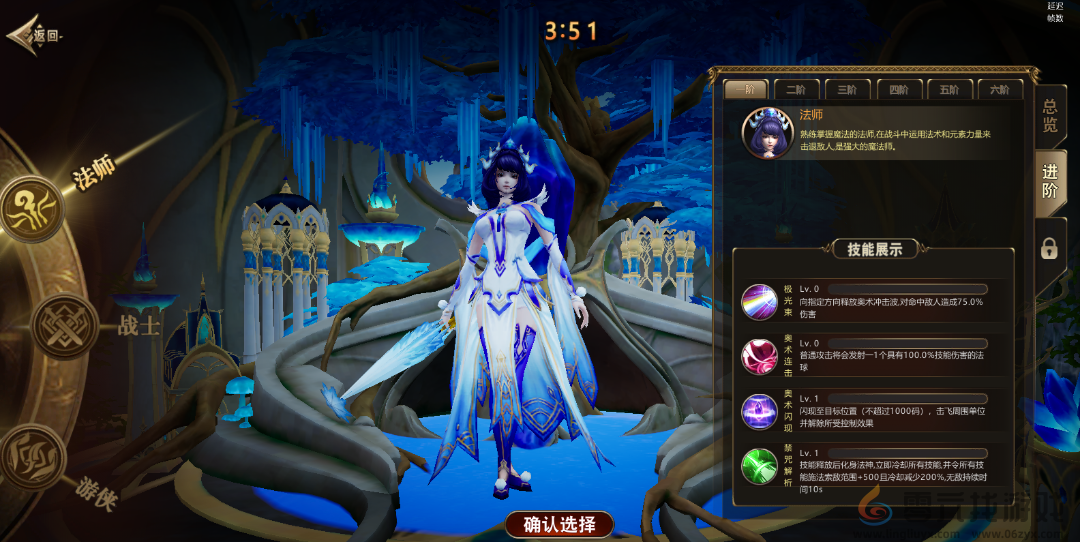Click the 返回 back button
The width and height of the screenshot is (1080, 542).
tap(36, 35)
